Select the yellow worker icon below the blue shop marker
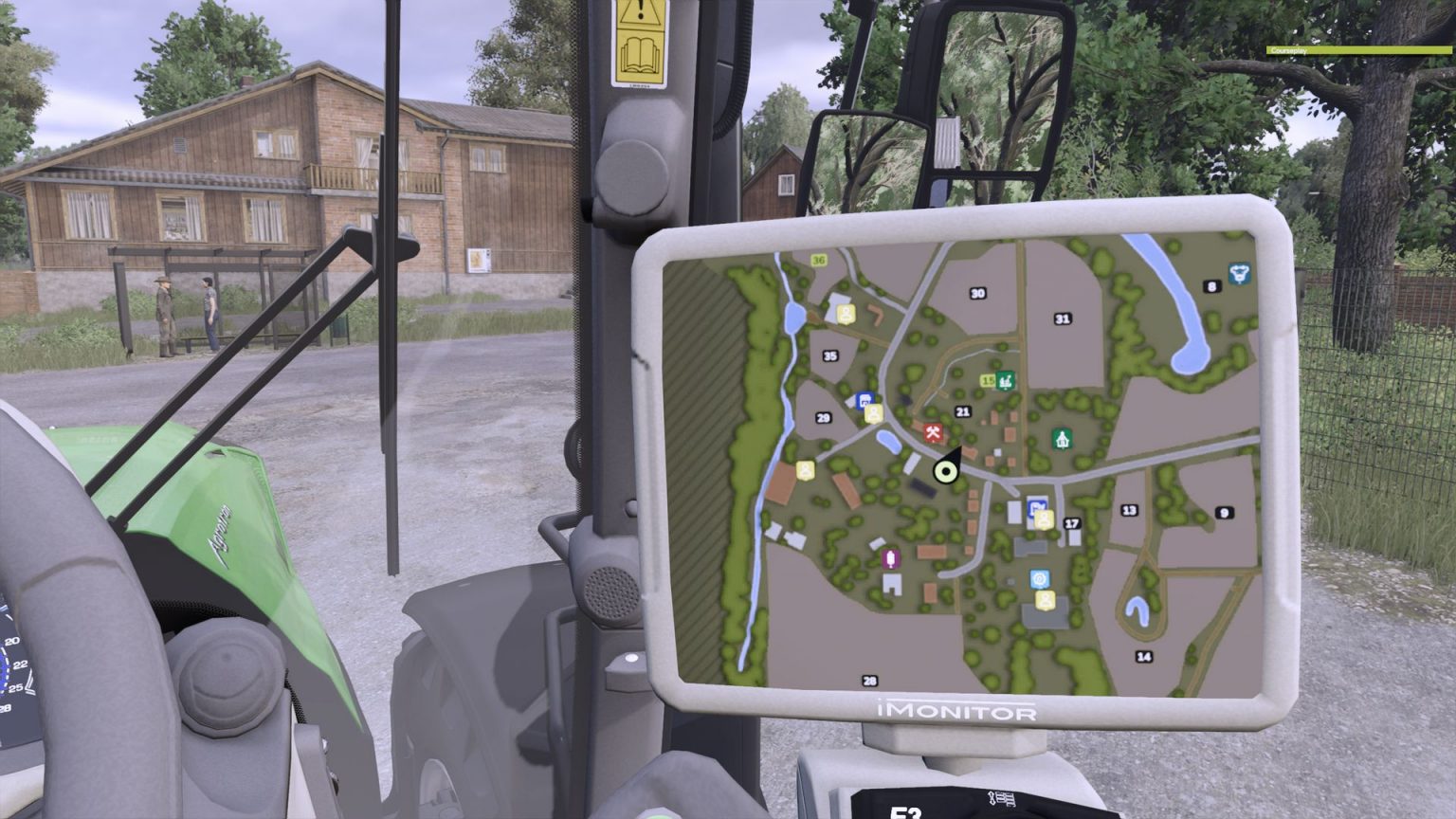The width and height of the screenshot is (1456, 819). tap(873, 413)
